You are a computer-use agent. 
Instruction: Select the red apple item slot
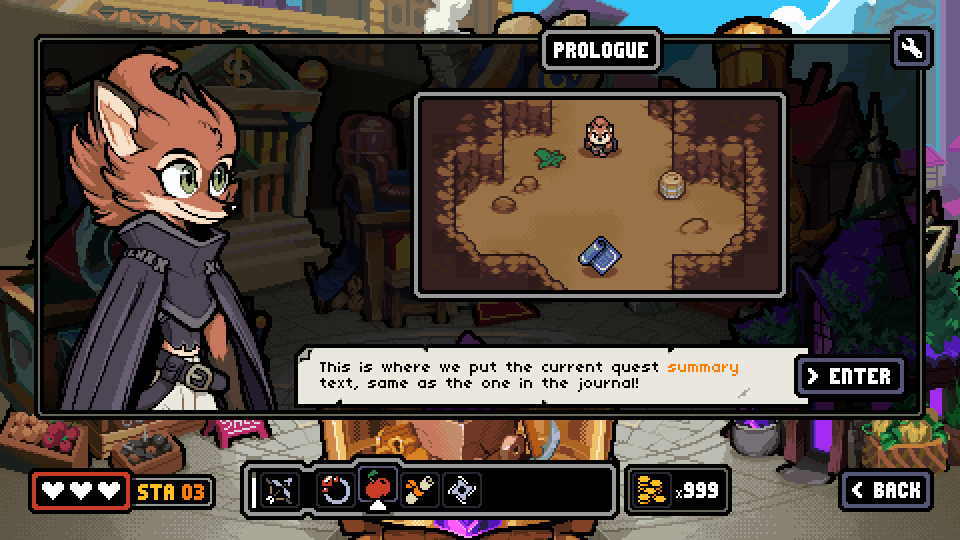(x=378, y=488)
